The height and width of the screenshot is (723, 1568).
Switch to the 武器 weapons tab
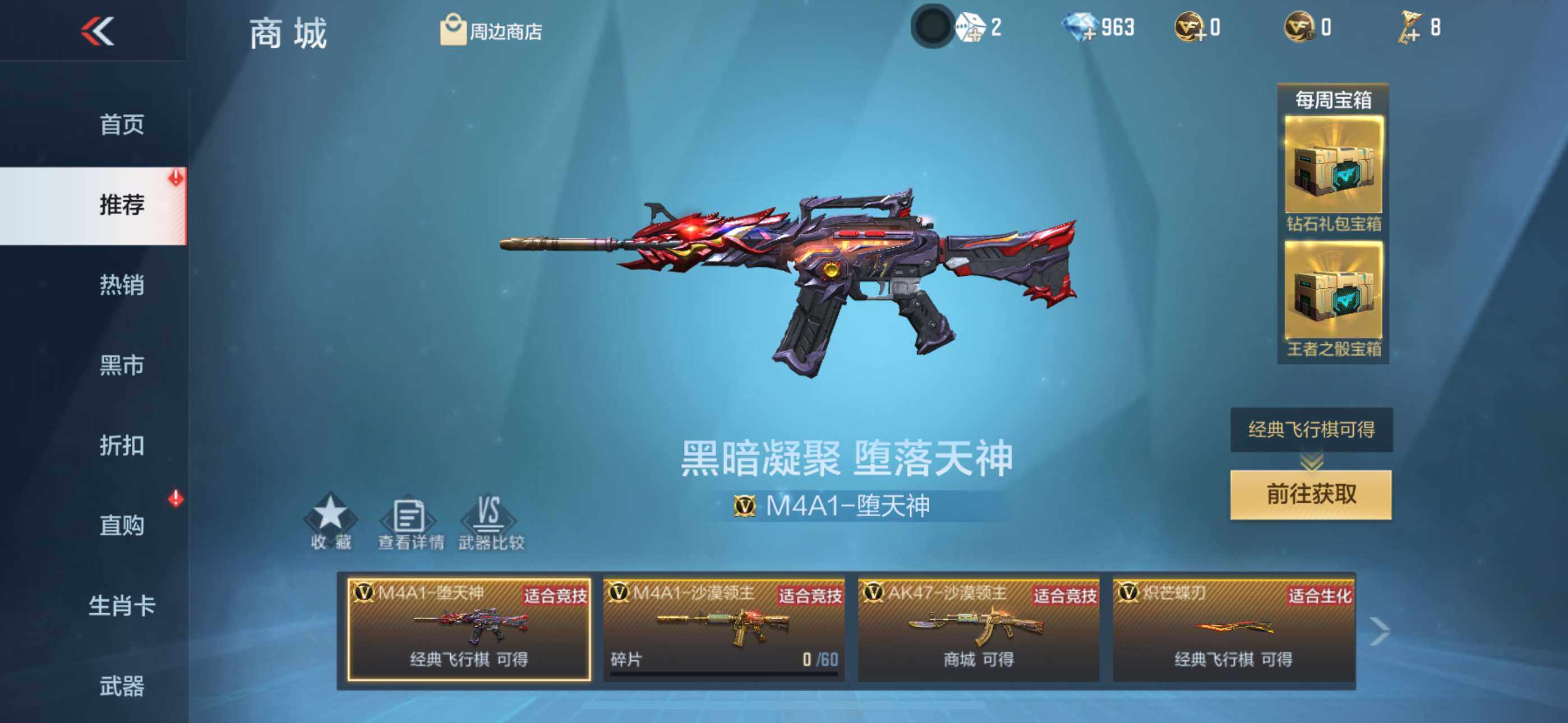click(x=122, y=686)
